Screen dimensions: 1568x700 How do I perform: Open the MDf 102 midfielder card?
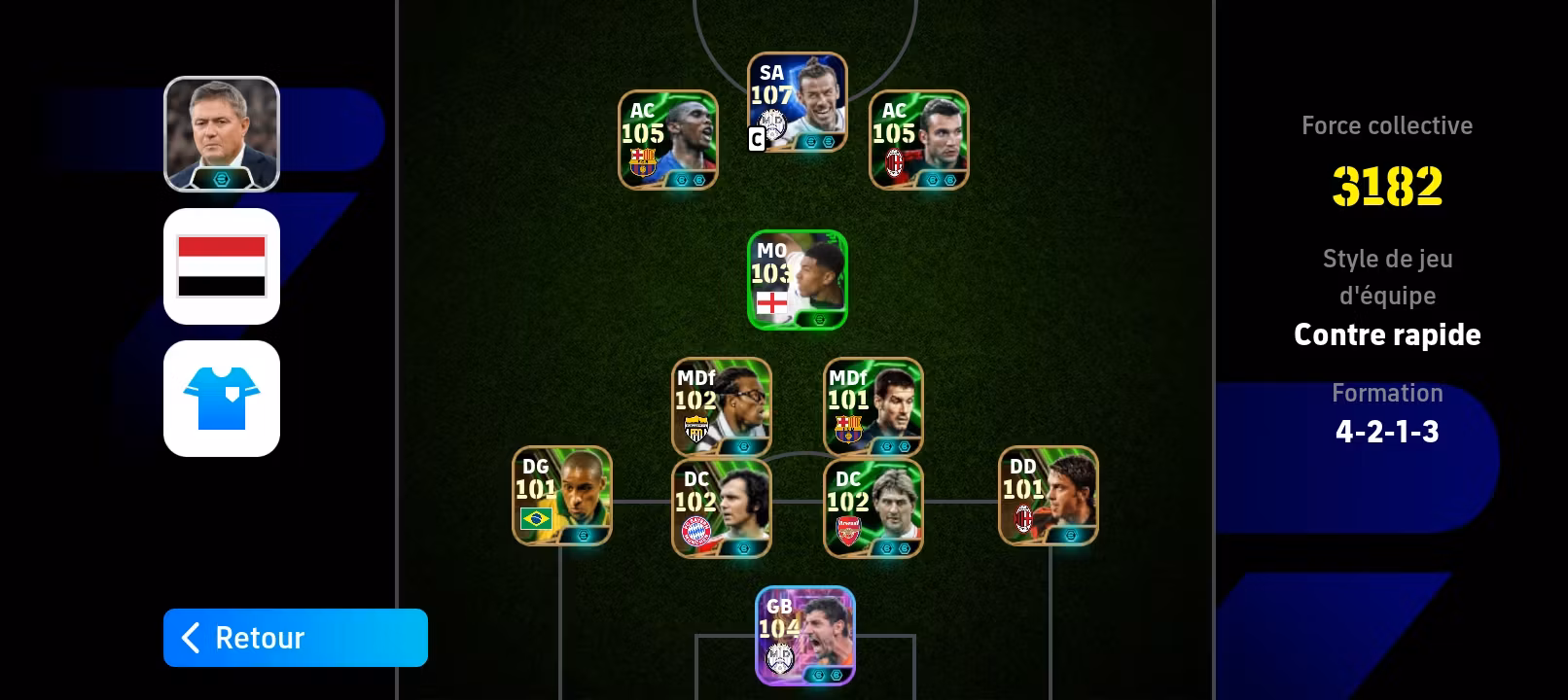coord(722,406)
